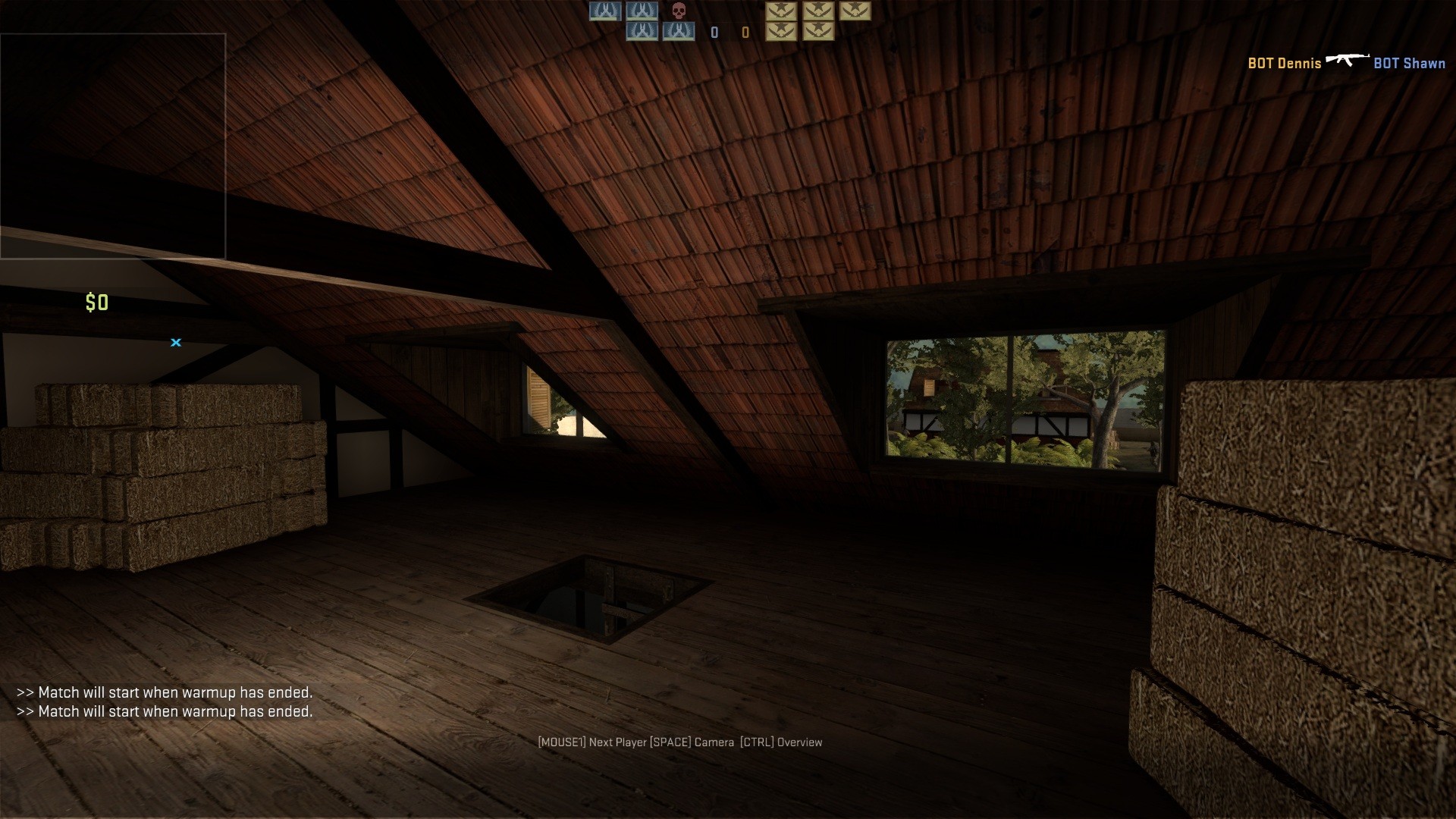Click [MOUSE1] Next Player to switch players
This screenshot has width=1456, height=819.
tap(593, 742)
